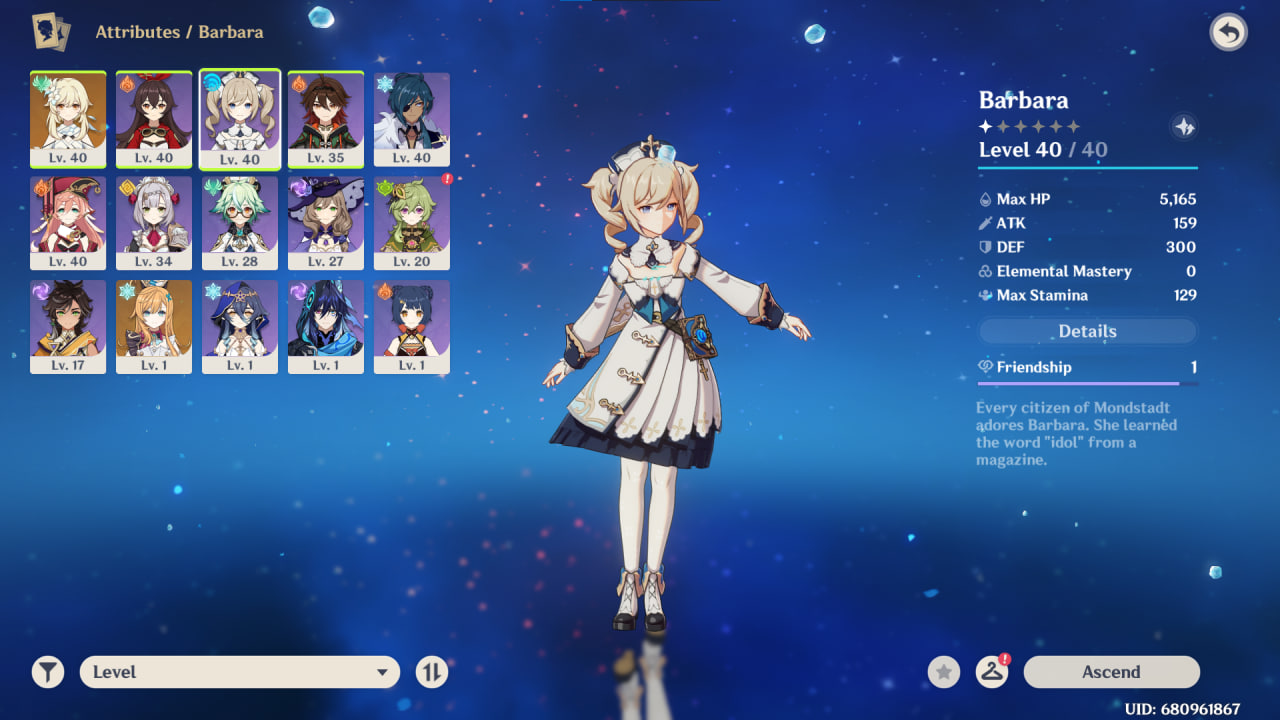Return using the back arrow button
Screen dimensions: 1280x720
[x=1228, y=33]
